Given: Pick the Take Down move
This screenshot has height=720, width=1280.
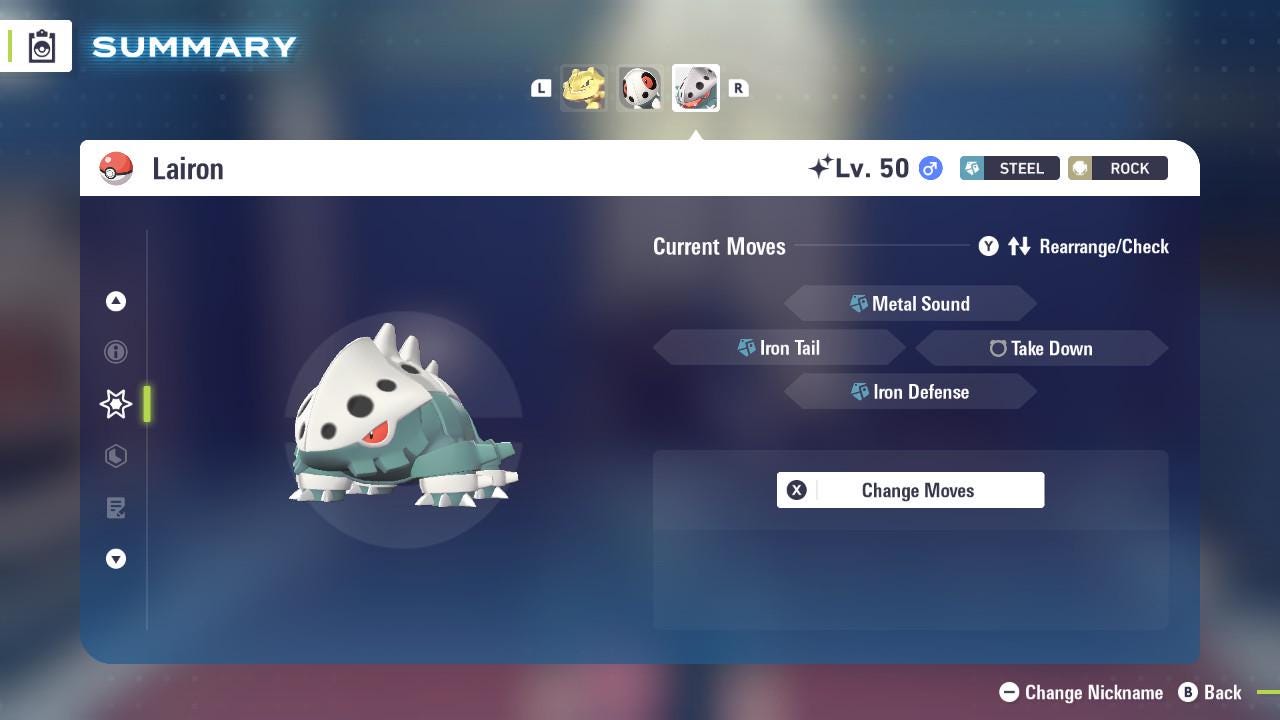Looking at the screenshot, I should point(1041,348).
